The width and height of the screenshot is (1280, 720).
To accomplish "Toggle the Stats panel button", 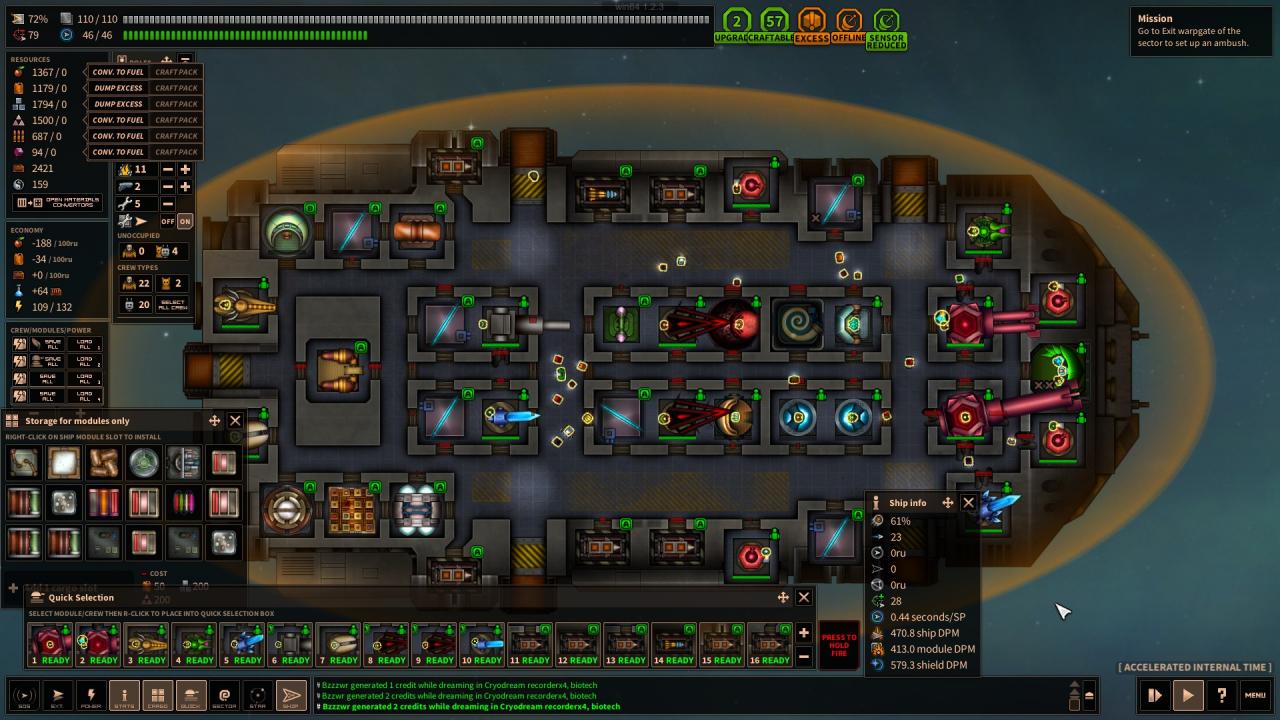I will [x=124, y=695].
